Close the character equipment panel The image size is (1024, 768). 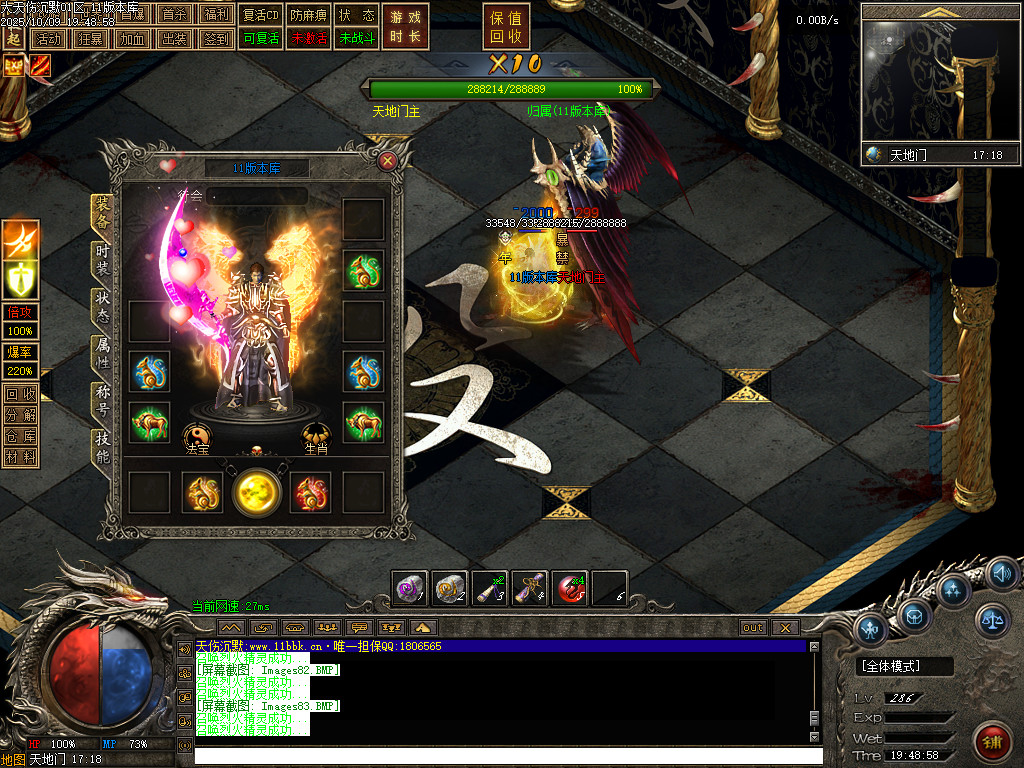pos(388,160)
